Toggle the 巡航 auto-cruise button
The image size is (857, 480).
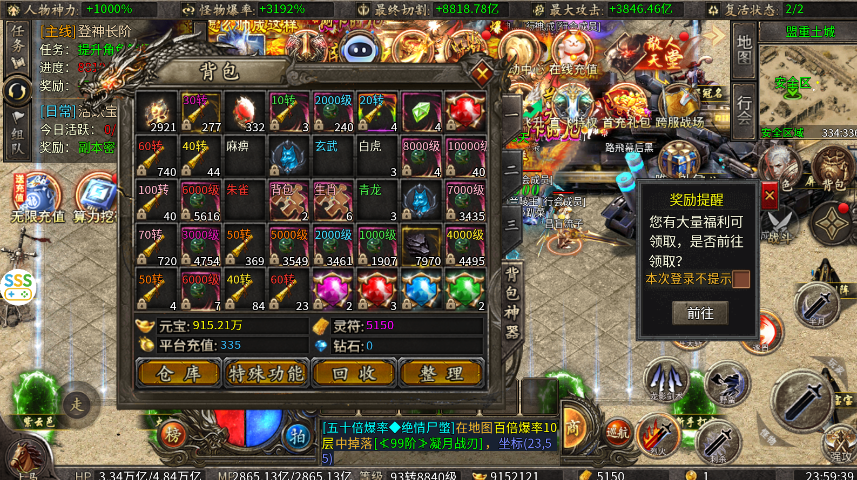click(617, 431)
